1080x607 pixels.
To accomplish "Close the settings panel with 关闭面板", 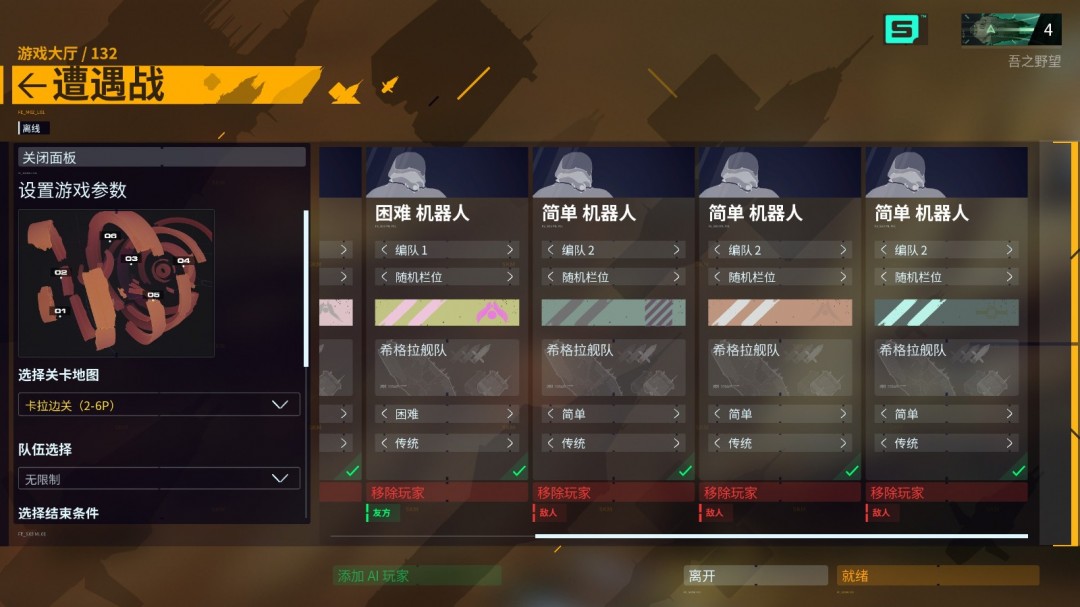I will point(162,157).
